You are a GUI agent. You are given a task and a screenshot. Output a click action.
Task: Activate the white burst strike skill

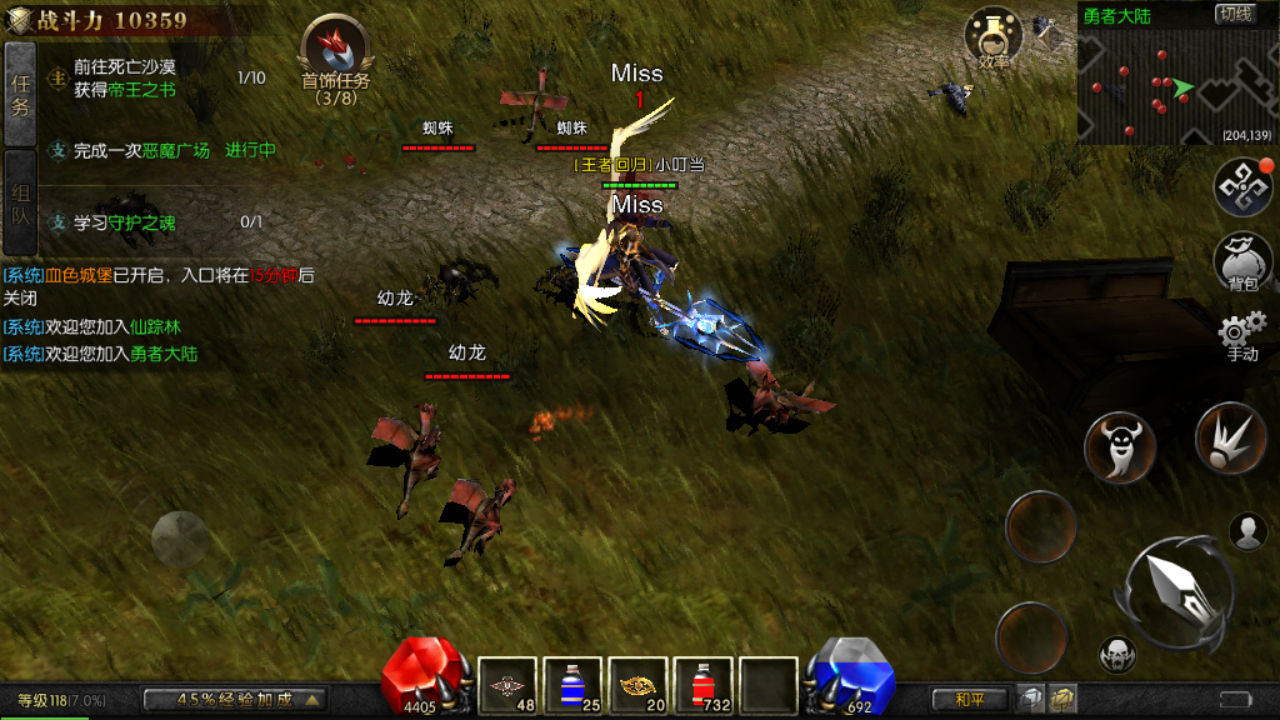(1230, 438)
